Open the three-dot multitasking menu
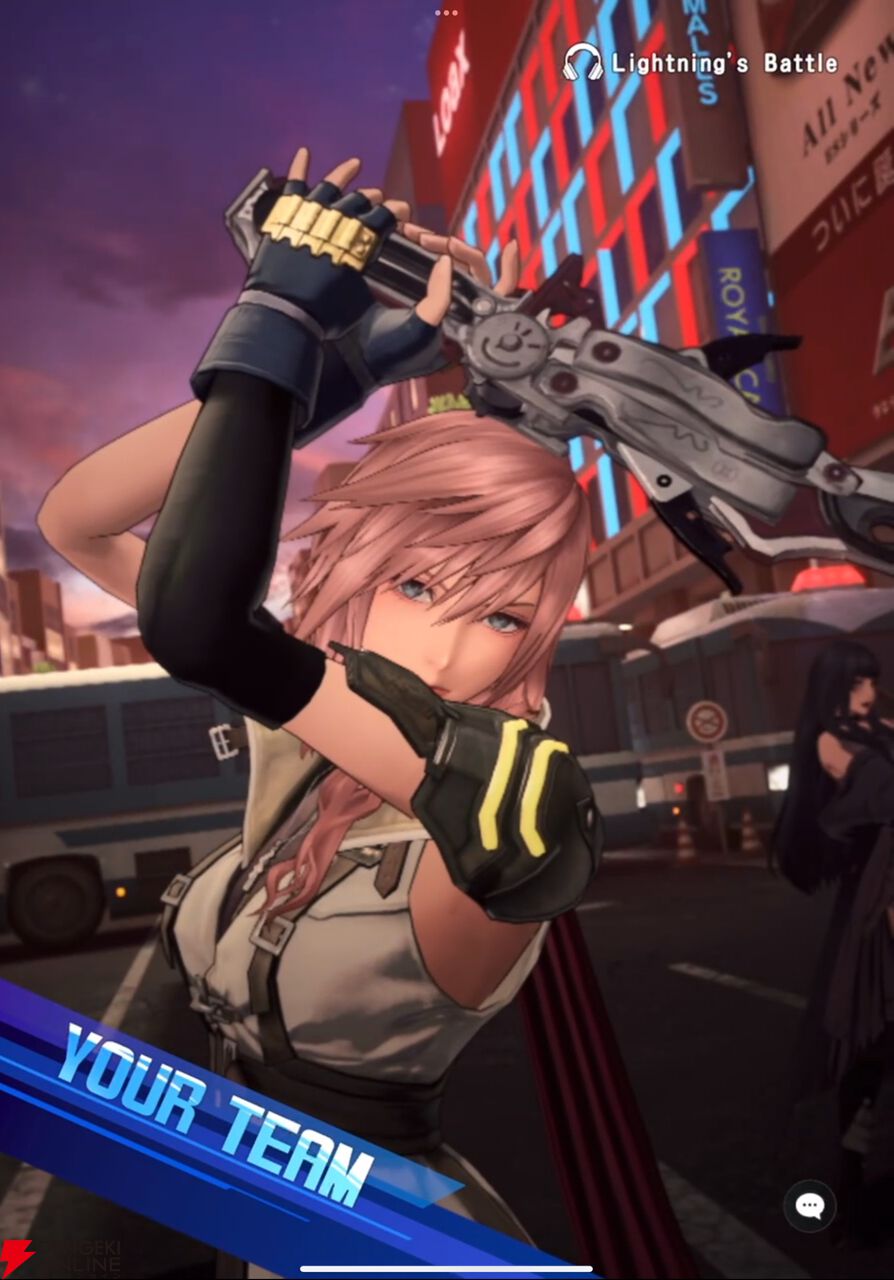Image resolution: width=894 pixels, height=1280 pixels. pyautogui.click(x=447, y=13)
